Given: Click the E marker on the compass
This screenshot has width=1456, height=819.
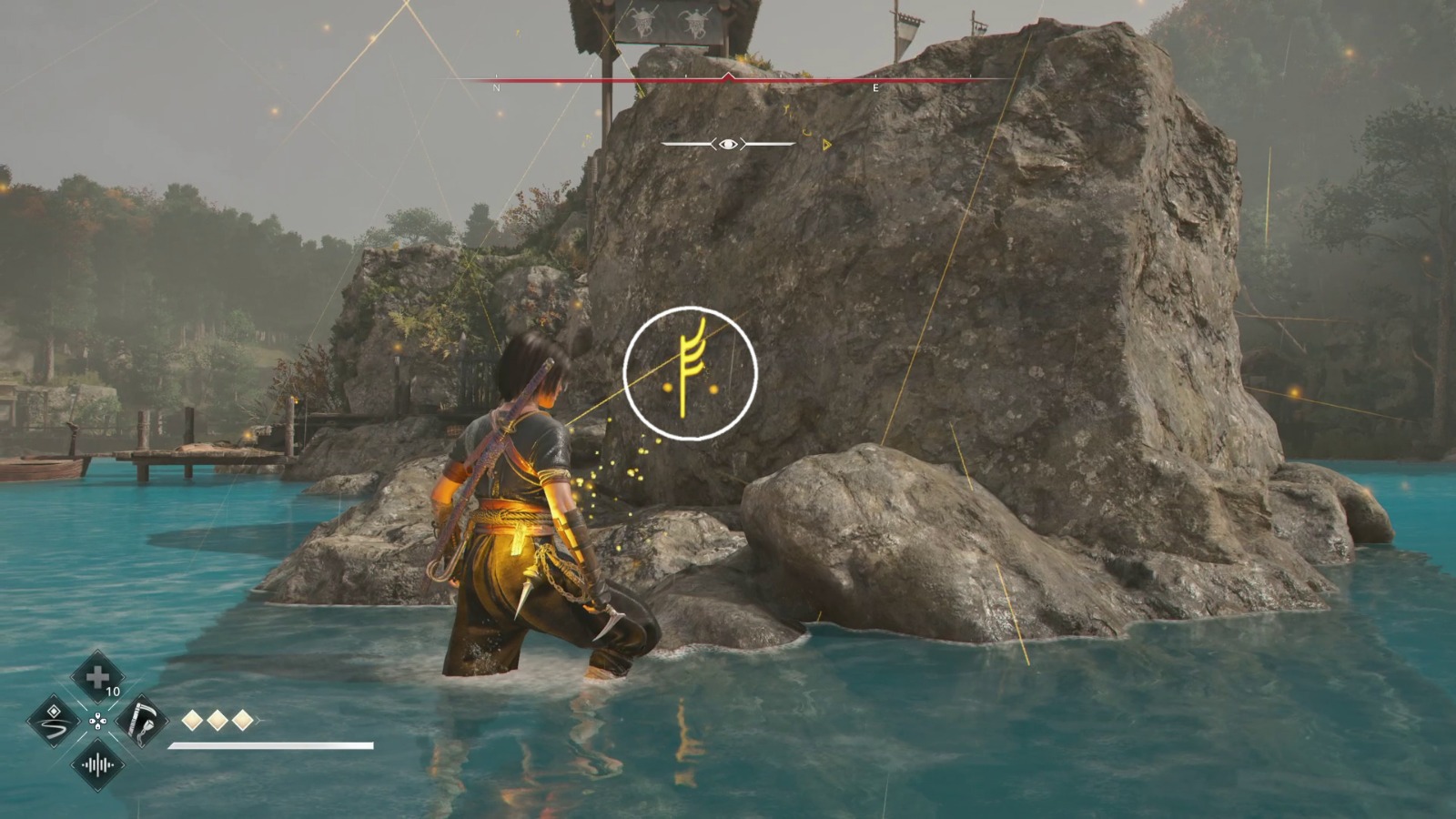Looking at the screenshot, I should (875, 87).
